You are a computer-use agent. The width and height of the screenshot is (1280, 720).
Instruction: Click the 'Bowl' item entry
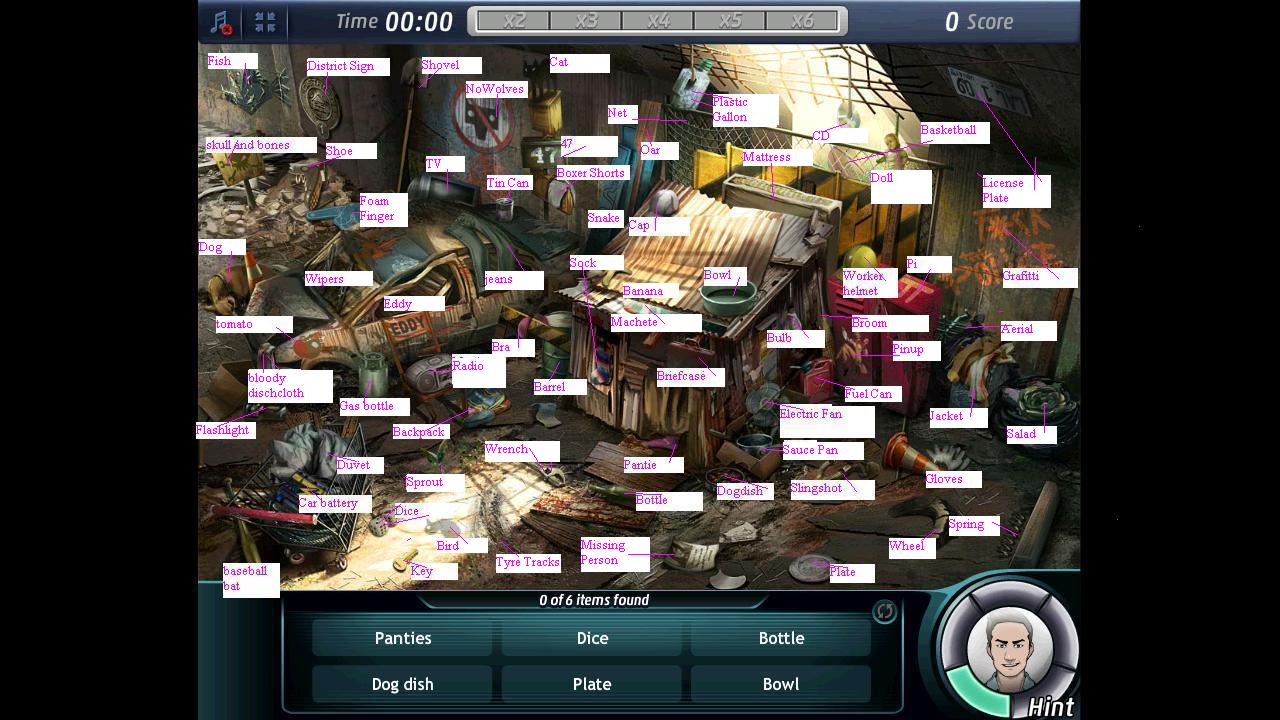click(781, 683)
